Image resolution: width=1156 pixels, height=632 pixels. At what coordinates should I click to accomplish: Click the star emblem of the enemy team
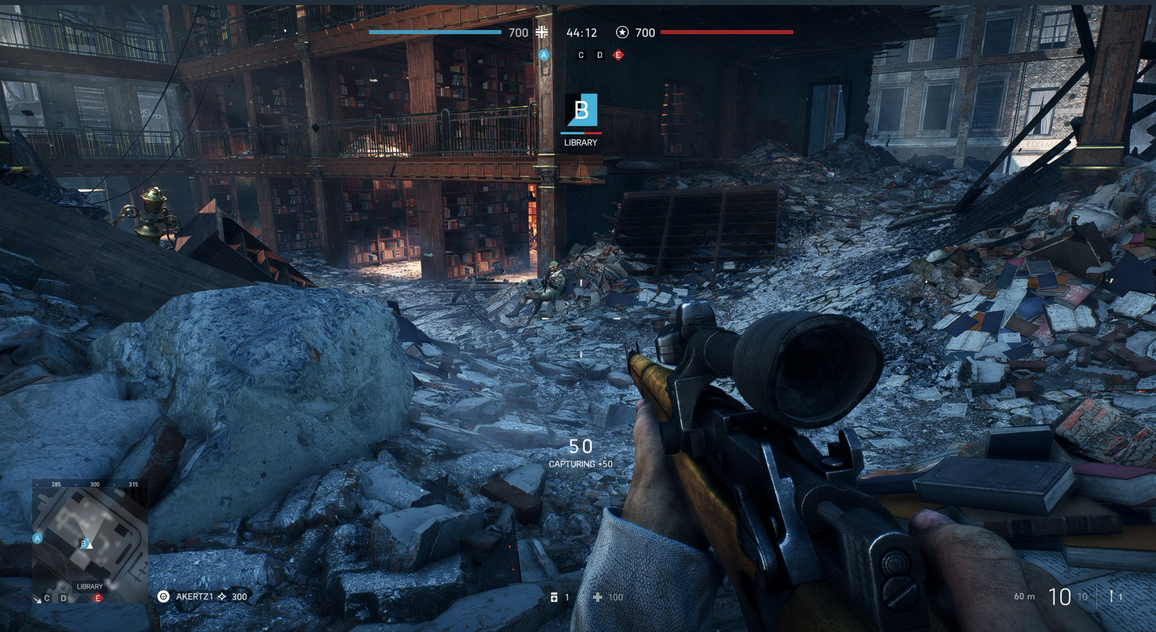click(x=622, y=32)
